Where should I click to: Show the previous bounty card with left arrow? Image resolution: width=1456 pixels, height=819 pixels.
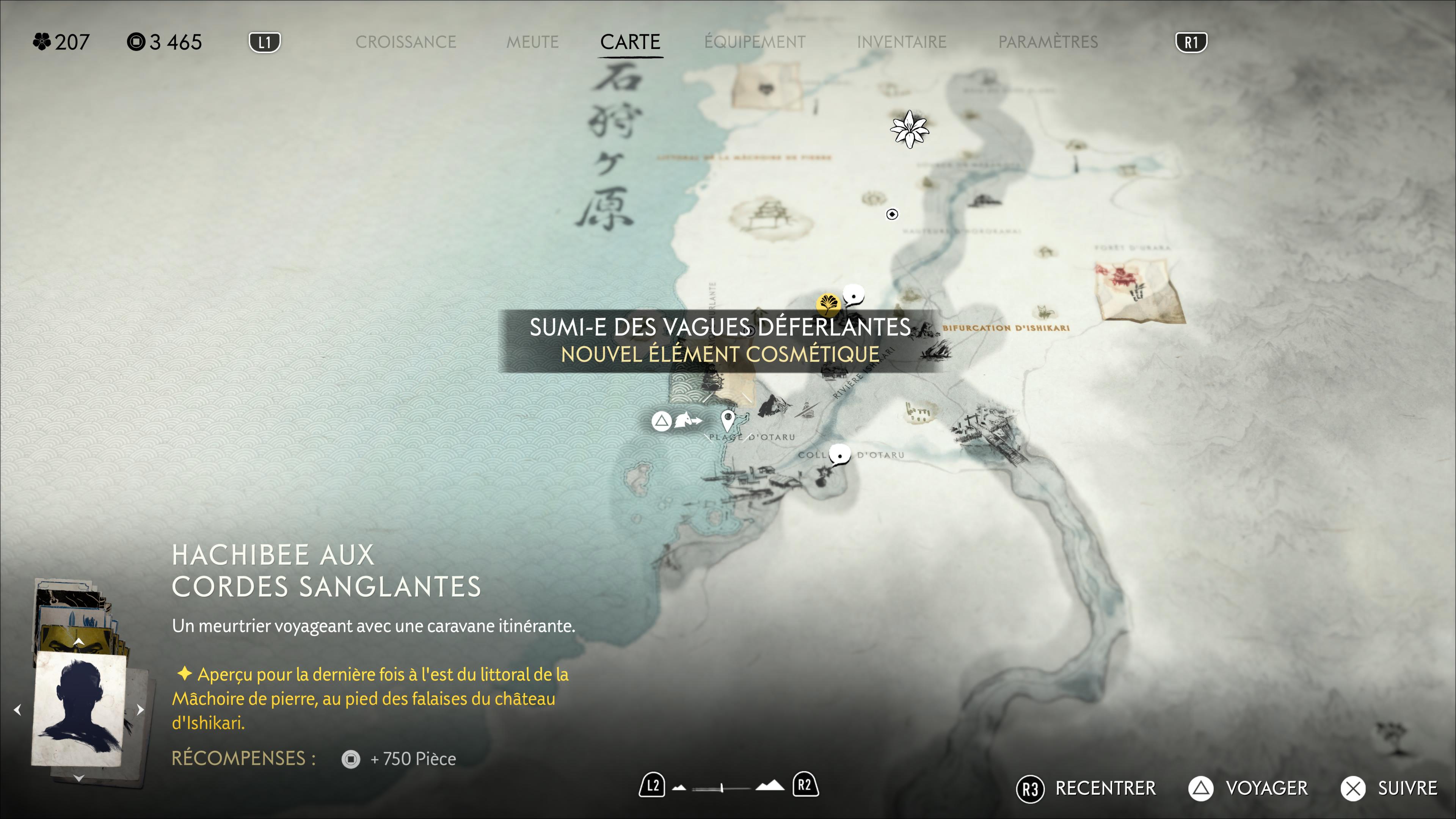click(x=17, y=709)
